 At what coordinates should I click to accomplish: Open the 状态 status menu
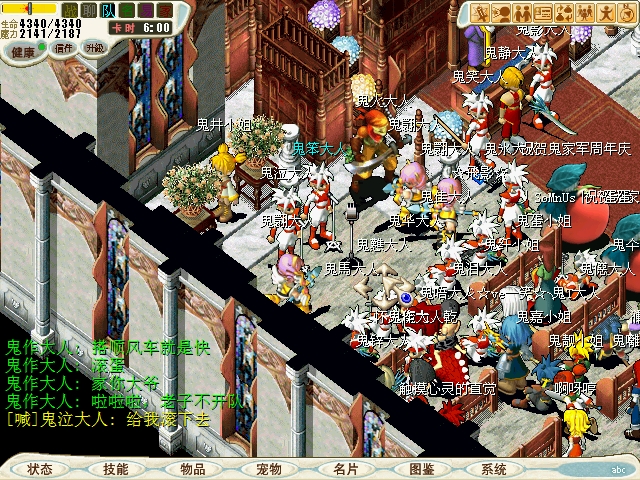41,469
